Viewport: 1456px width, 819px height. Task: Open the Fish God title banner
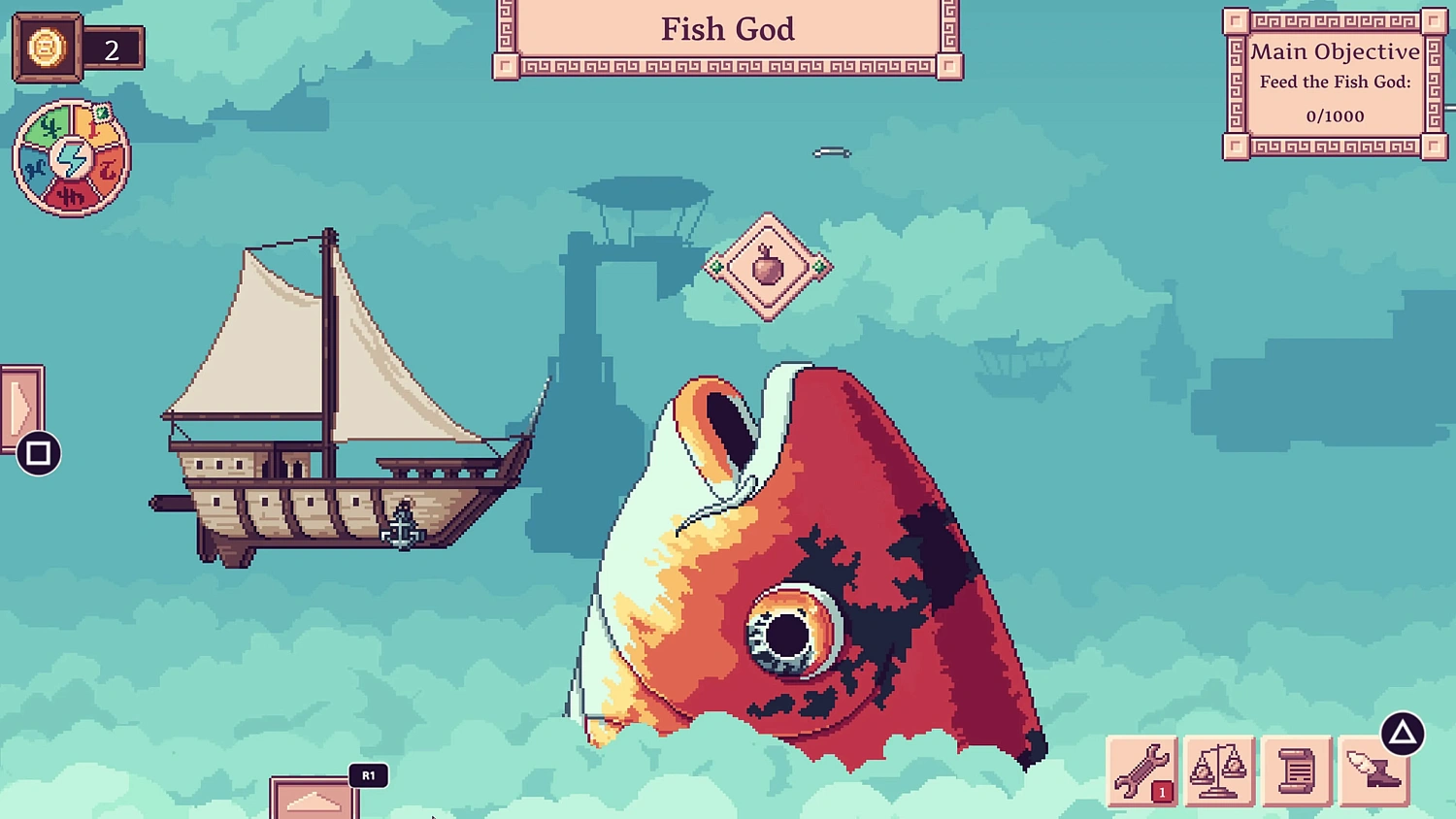pyautogui.click(x=727, y=29)
